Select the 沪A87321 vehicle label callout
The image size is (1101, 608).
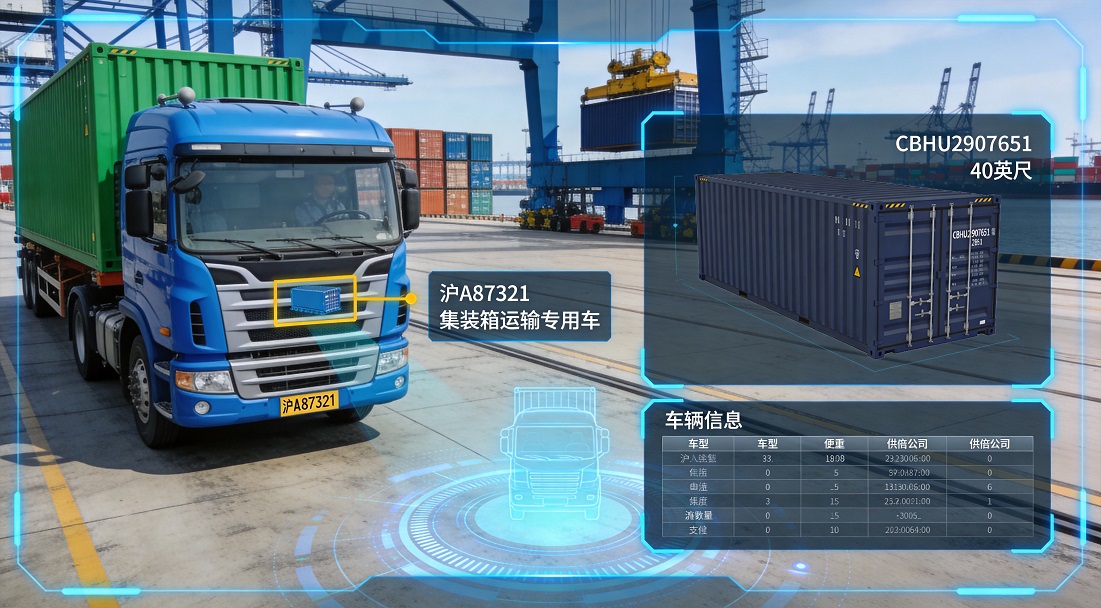point(518,306)
